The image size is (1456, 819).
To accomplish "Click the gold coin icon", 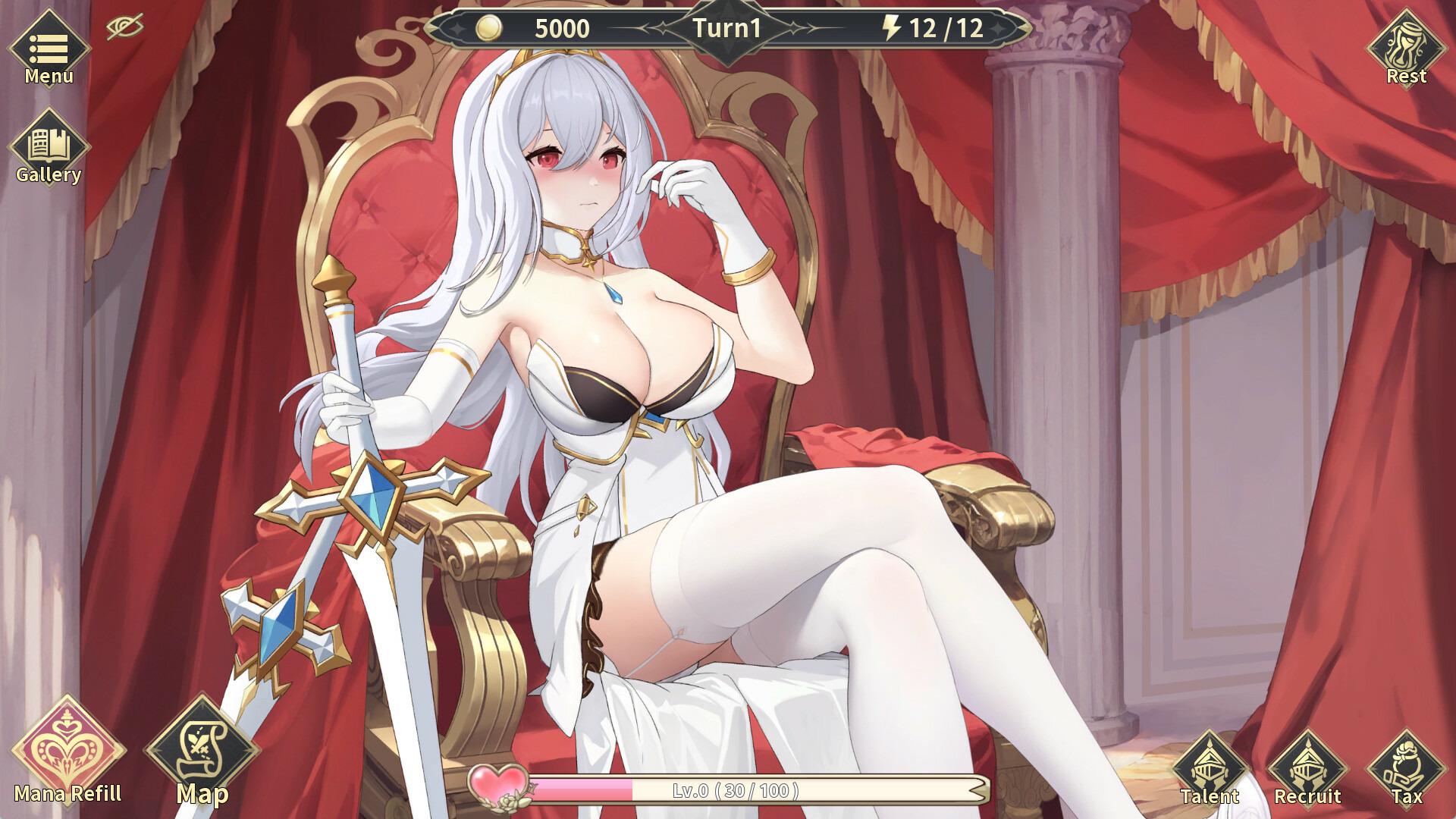I will click(489, 30).
